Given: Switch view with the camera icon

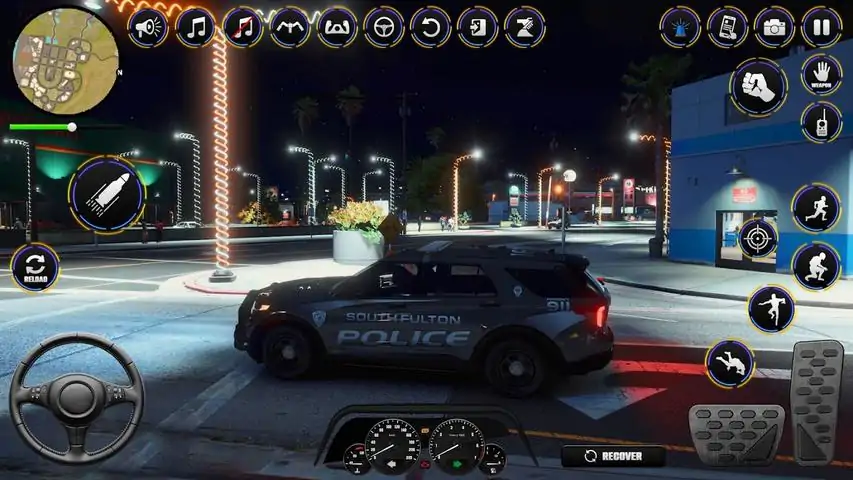Looking at the screenshot, I should click(x=774, y=27).
